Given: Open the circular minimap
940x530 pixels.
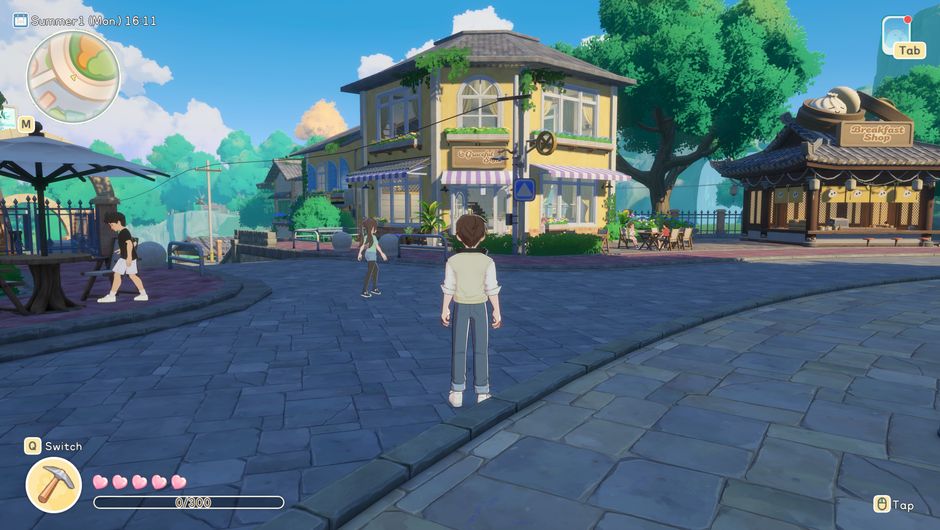Looking at the screenshot, I should [73, 76].
